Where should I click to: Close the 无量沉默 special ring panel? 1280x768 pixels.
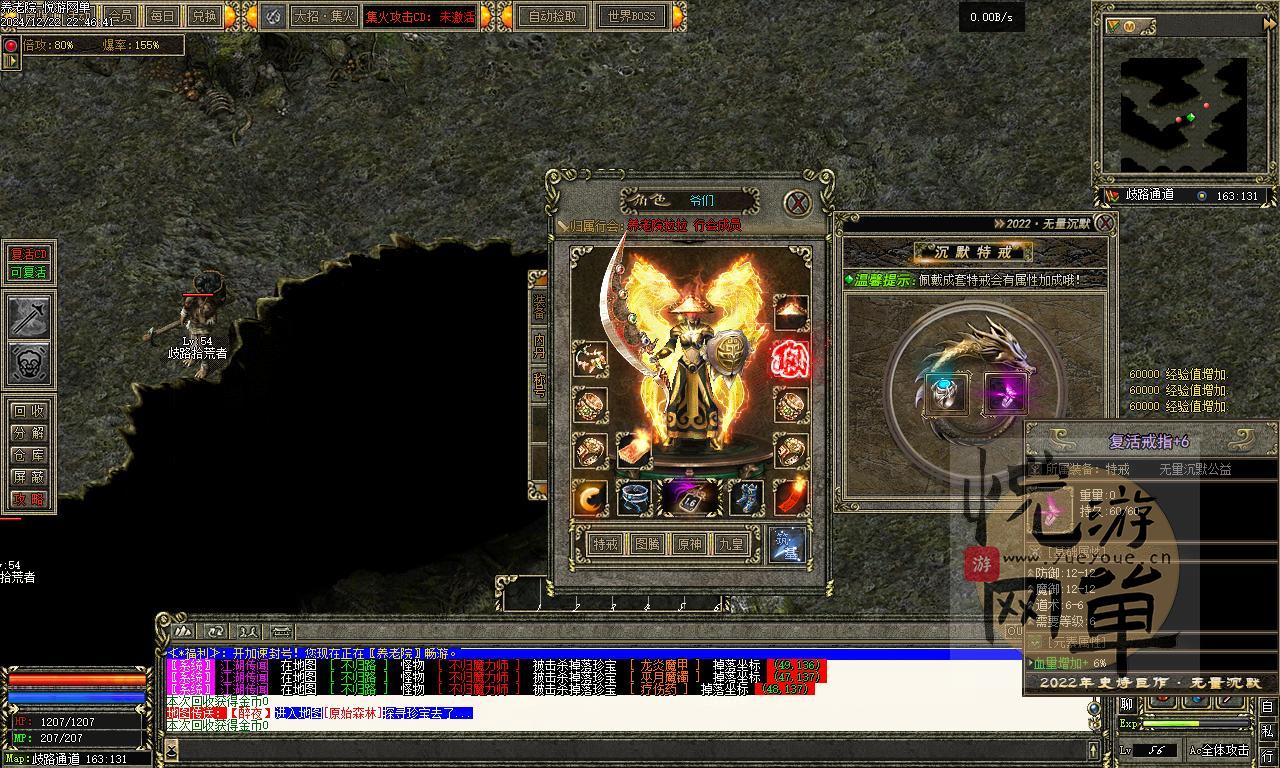coord(1104,223)
